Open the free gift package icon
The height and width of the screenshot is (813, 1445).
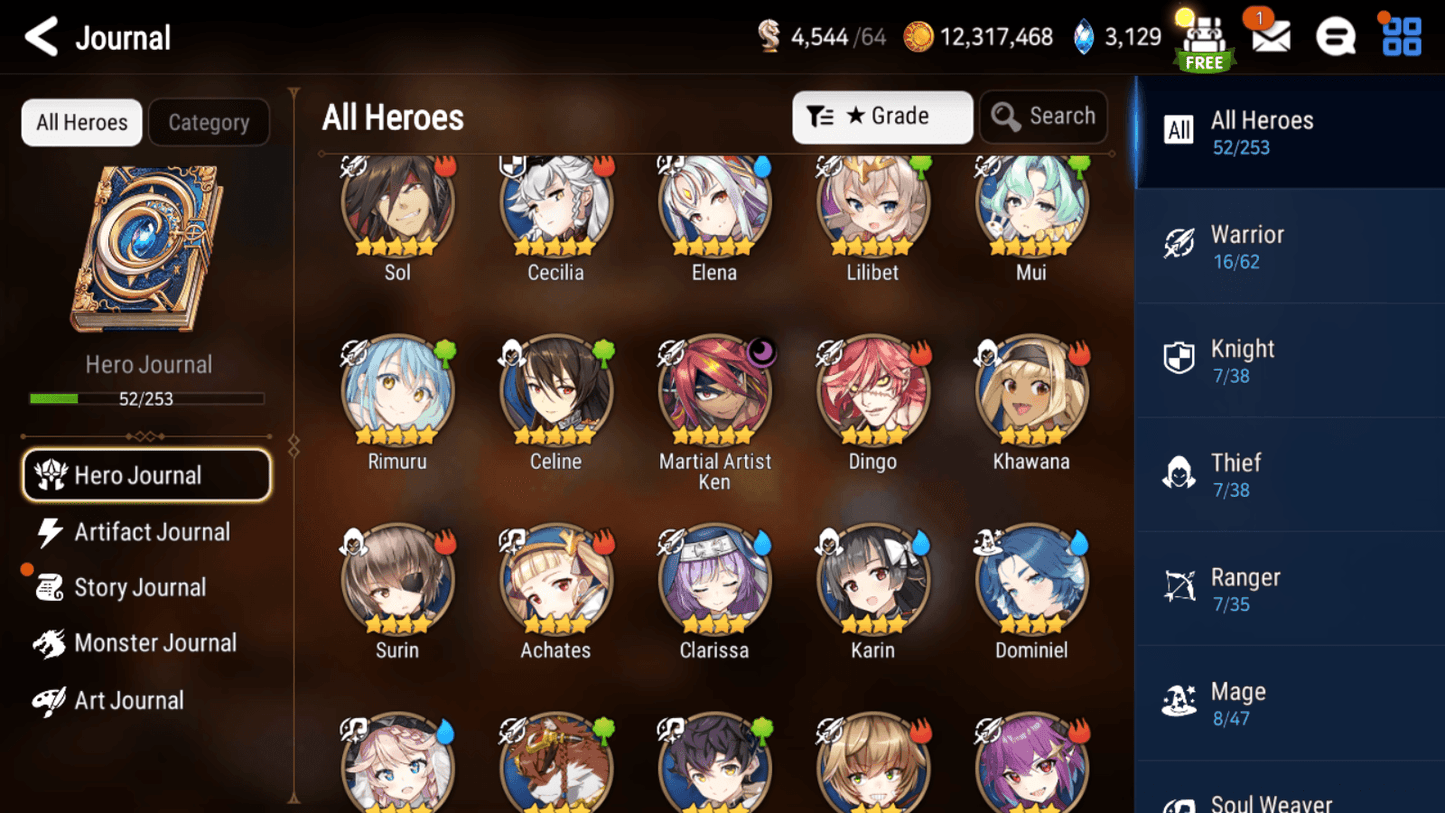pyautogui.click(x=1203, y=38)
